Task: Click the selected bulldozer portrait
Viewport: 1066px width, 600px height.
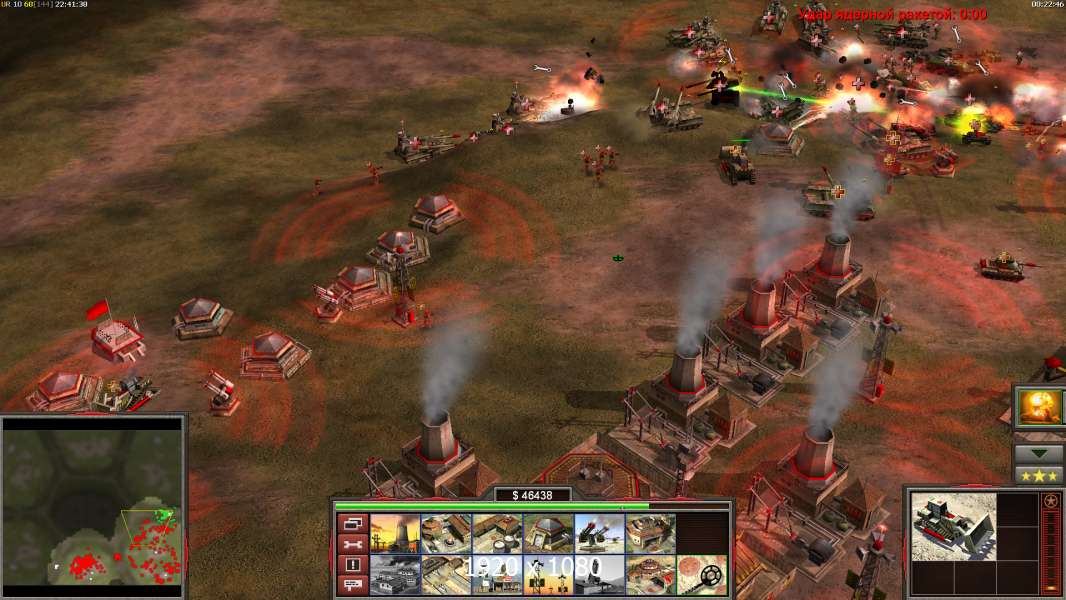Action: pyautogui.click(x=953, y=526)
